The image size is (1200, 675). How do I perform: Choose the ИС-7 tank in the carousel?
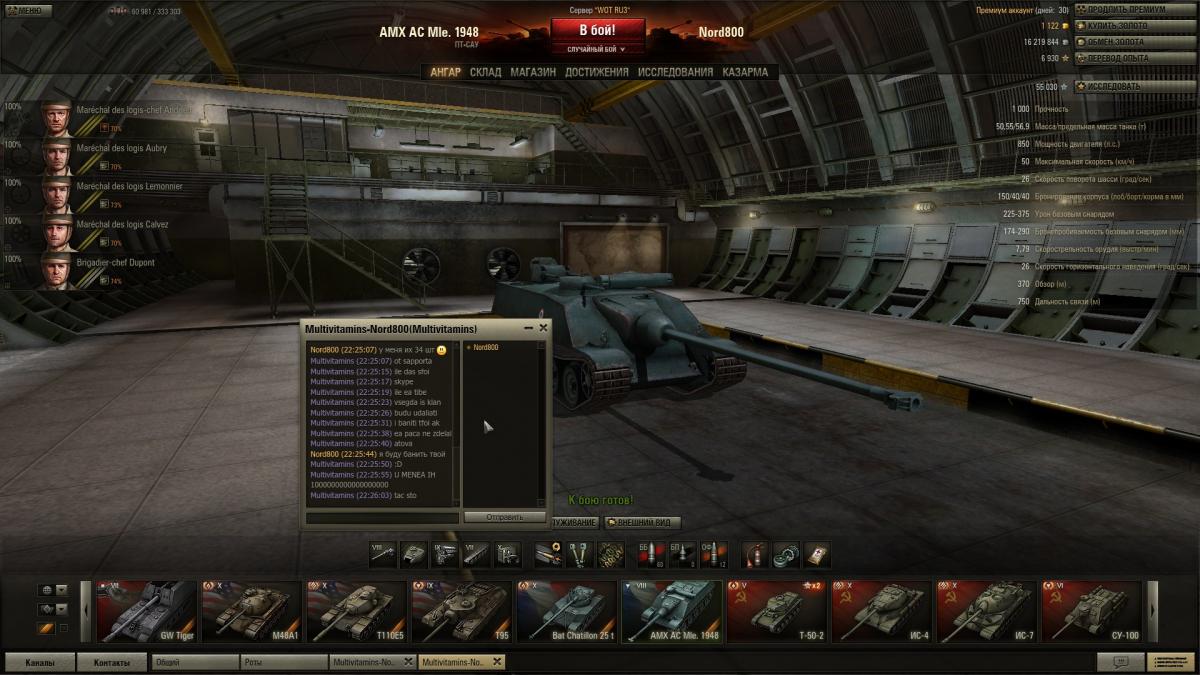tap(987, 611)
